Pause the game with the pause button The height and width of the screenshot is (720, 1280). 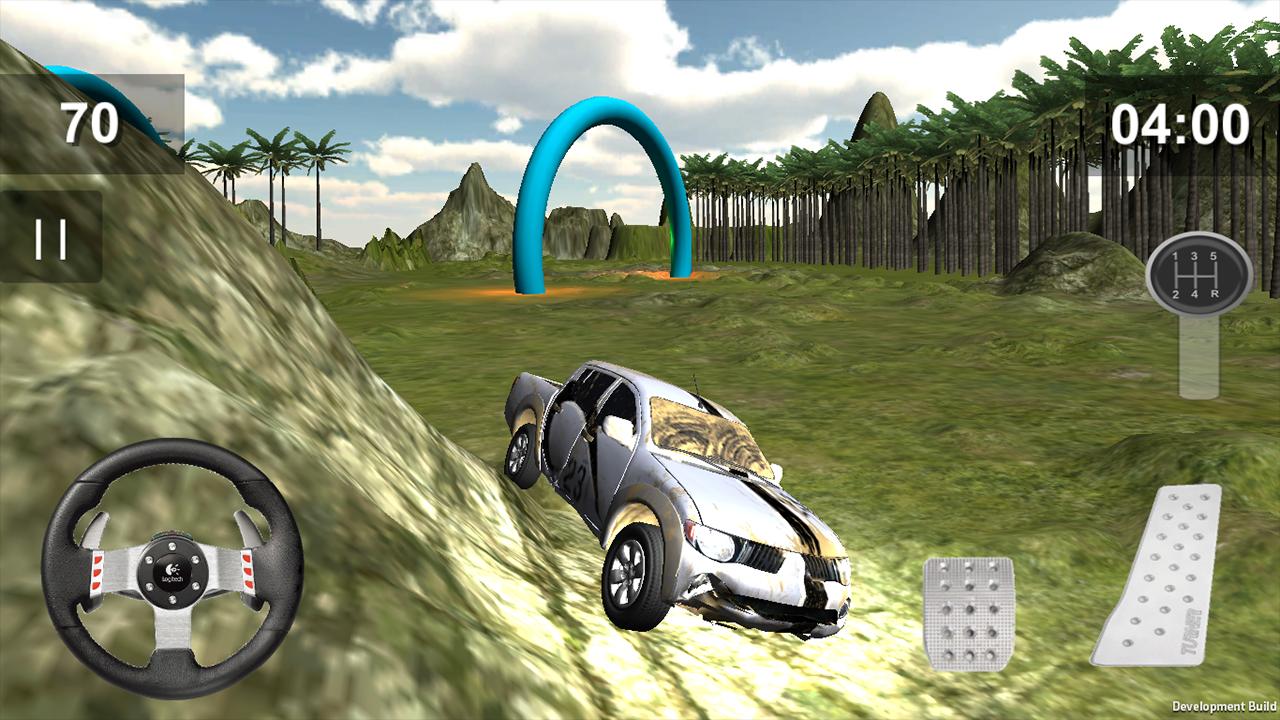[x=51, y=238]
